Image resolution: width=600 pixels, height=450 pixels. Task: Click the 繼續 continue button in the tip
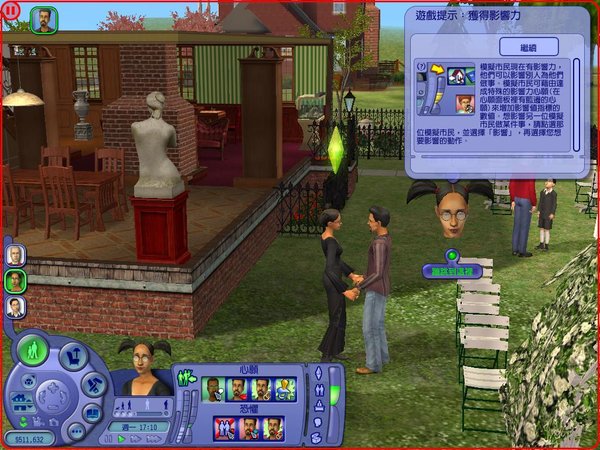(529, 47)
